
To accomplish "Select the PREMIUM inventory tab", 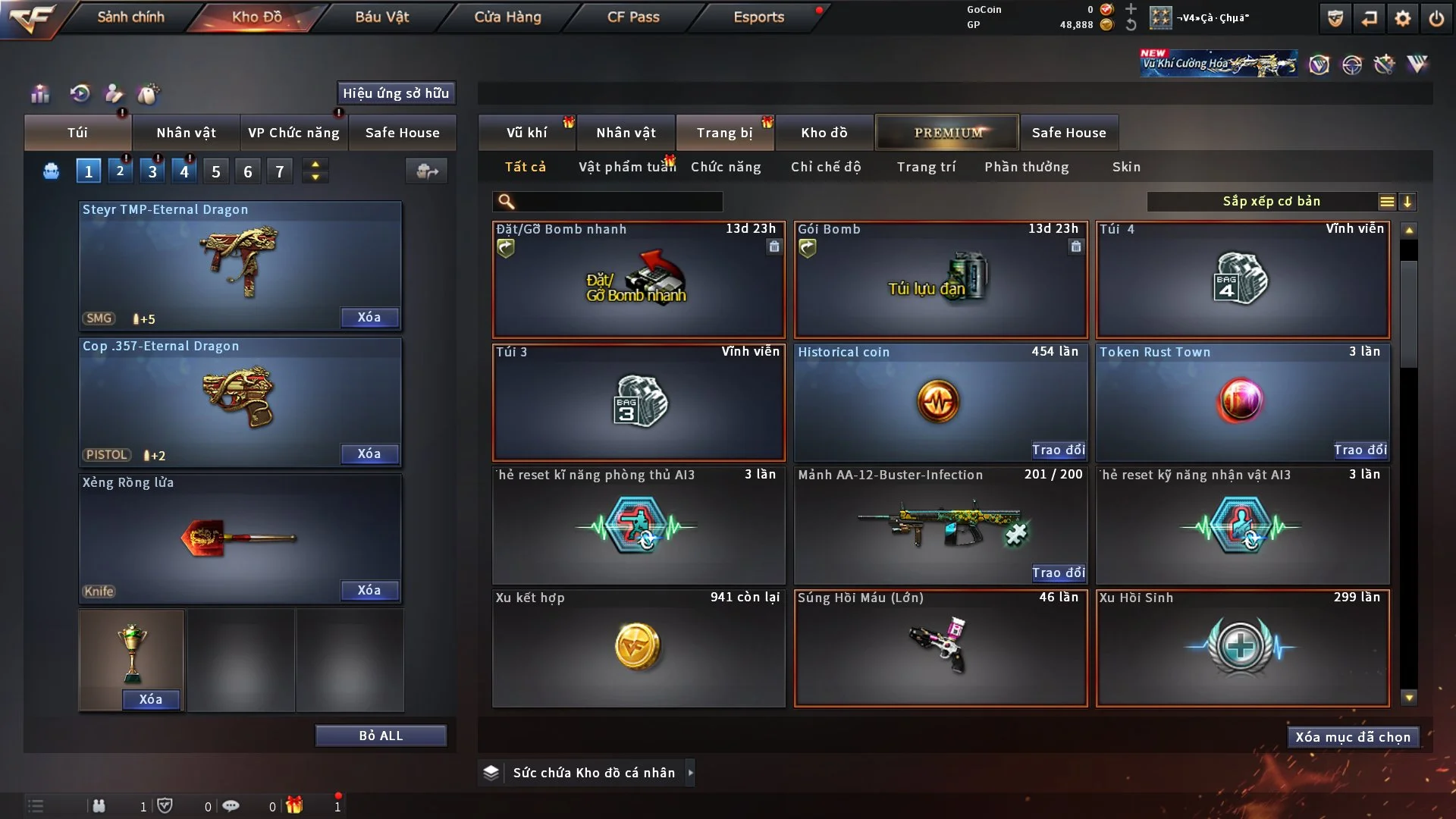I will pyautogui.click(x=947, y=133).
